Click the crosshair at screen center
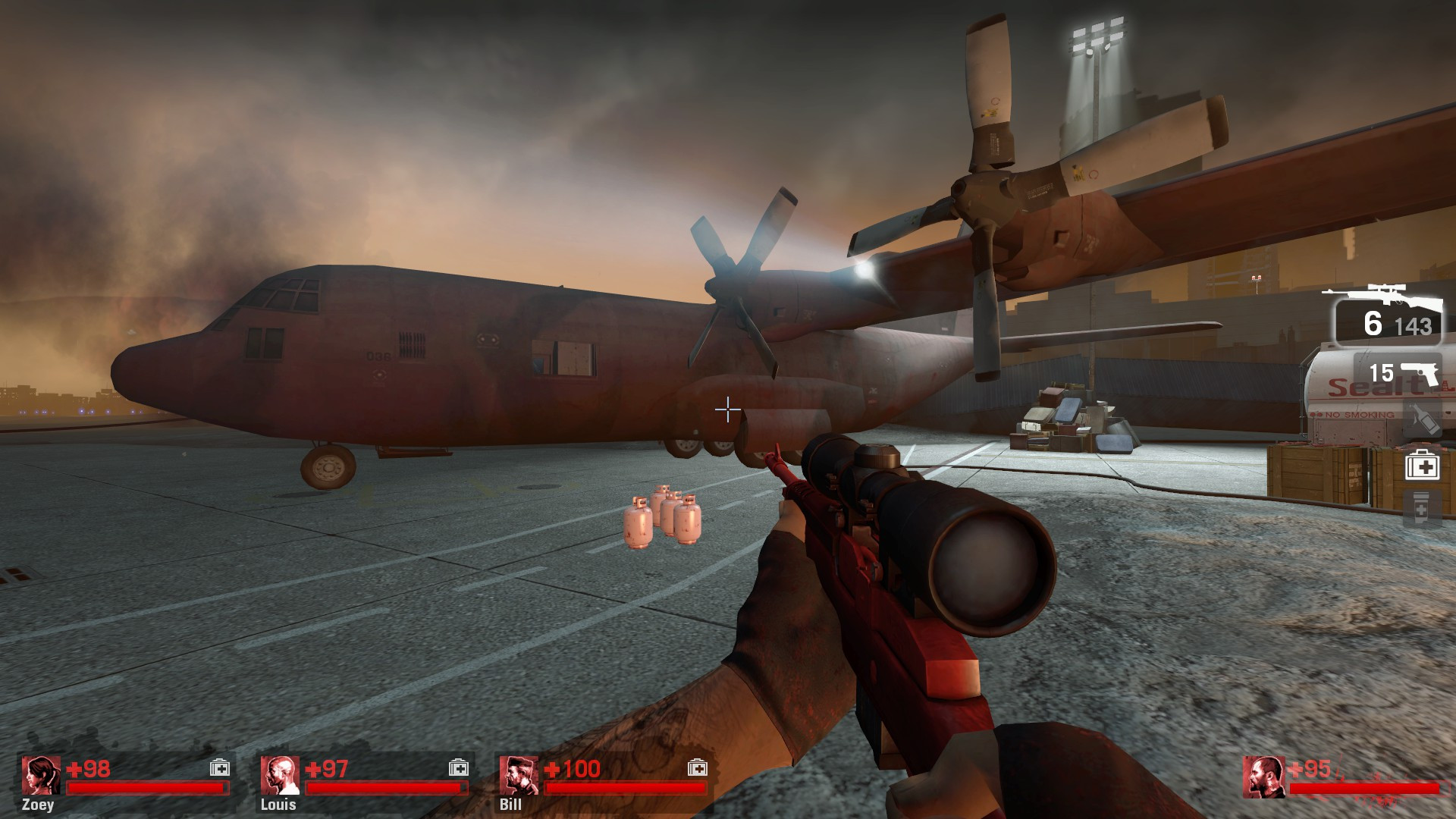Screen dimensions: 1456x819 point(726,409)
